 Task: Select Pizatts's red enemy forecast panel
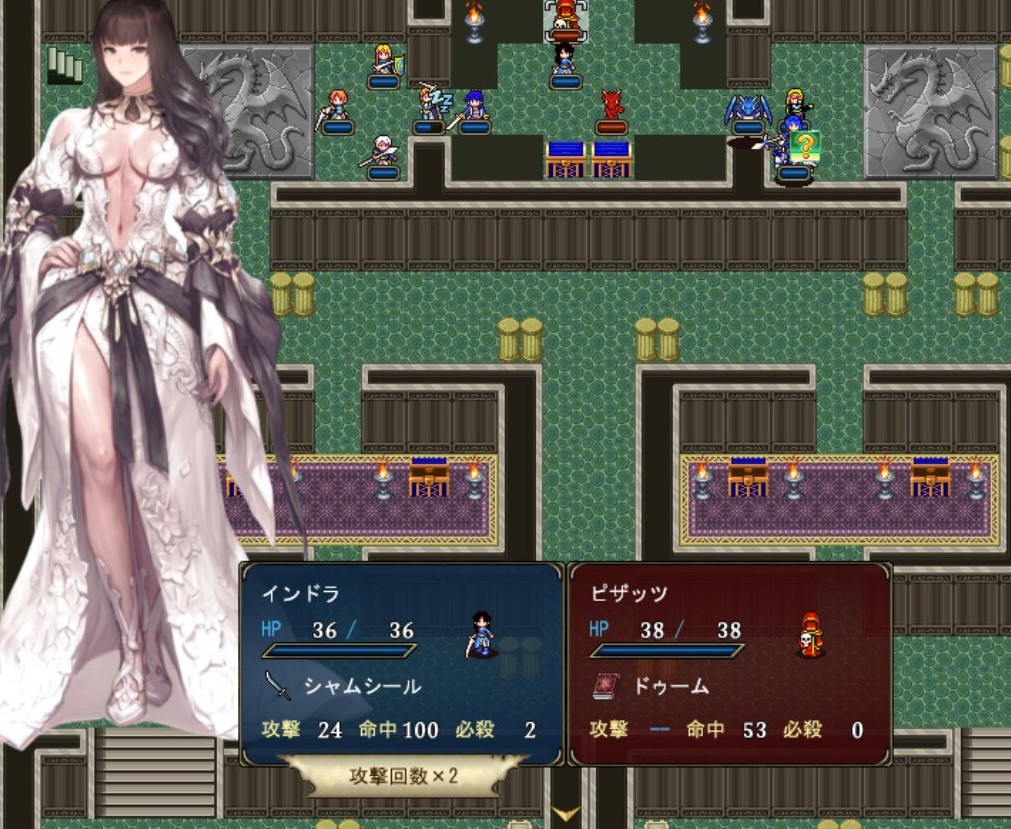(729, 662)
